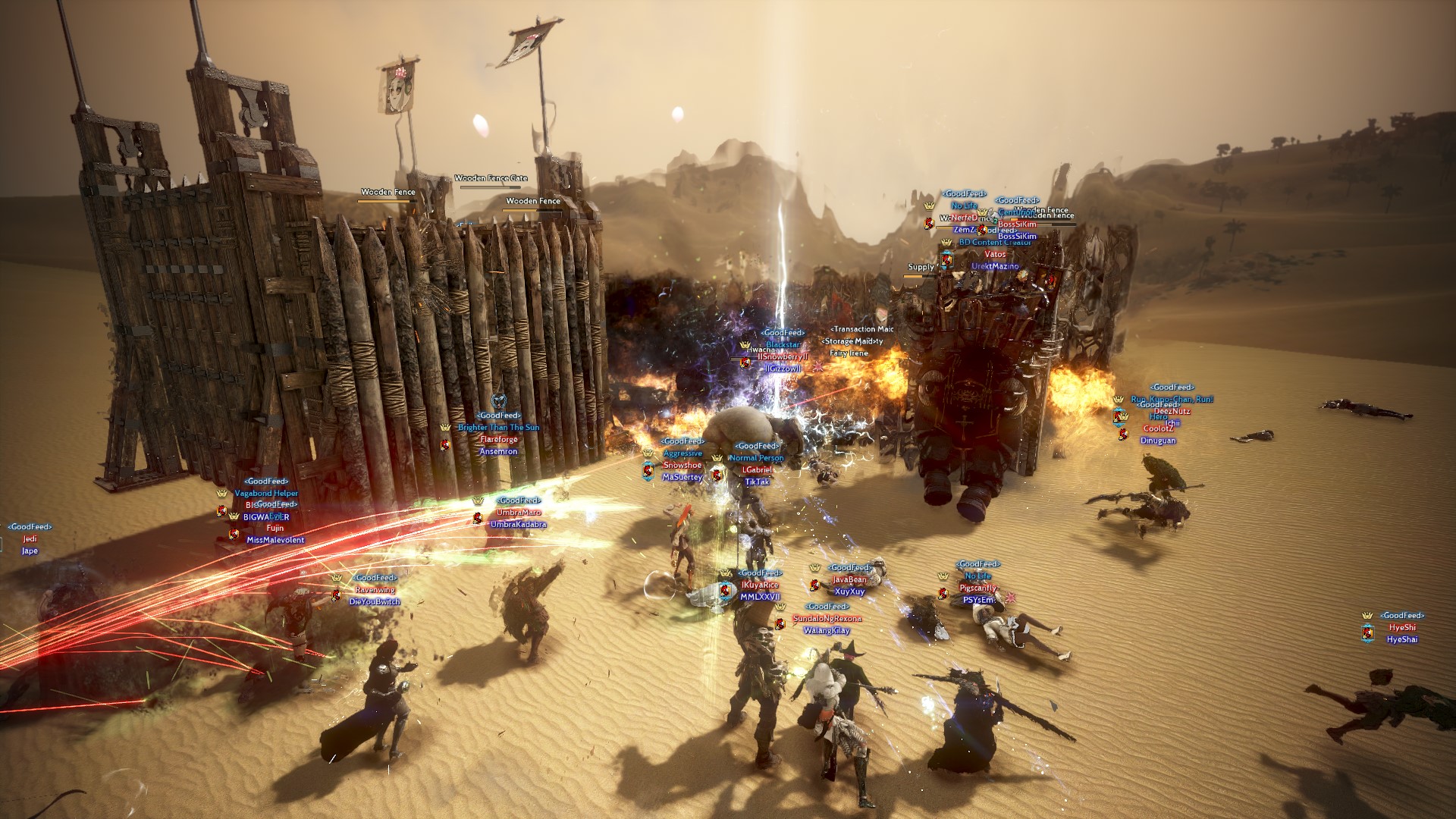Select the crown icon above DeezNutz
Image resolution: width=1456 pixels, height=819 pixels.
click(x=1125, y=417)
